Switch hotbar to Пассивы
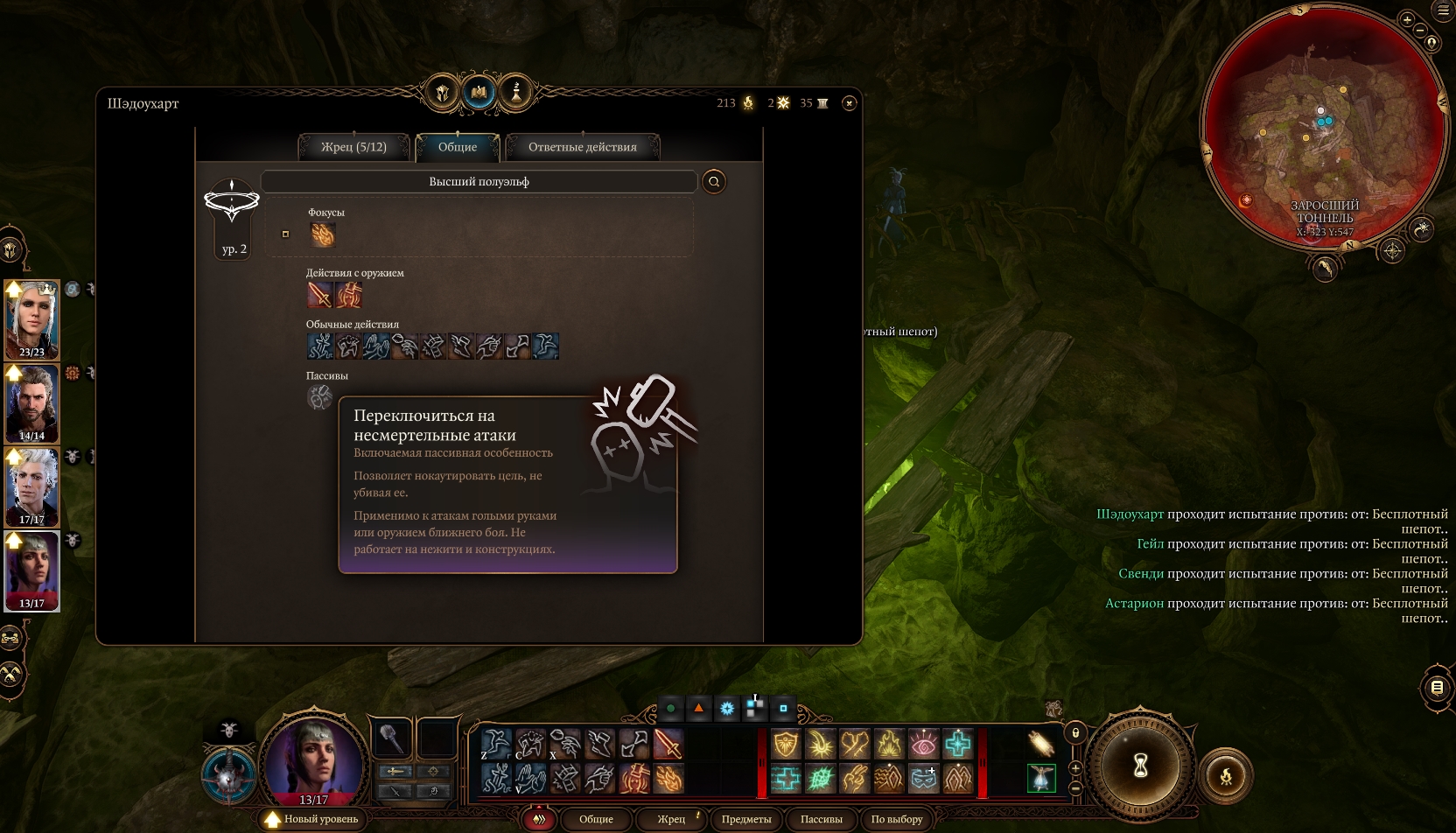Image resolution: width=1456 pixels, height=833 pixels. (821, 819)
